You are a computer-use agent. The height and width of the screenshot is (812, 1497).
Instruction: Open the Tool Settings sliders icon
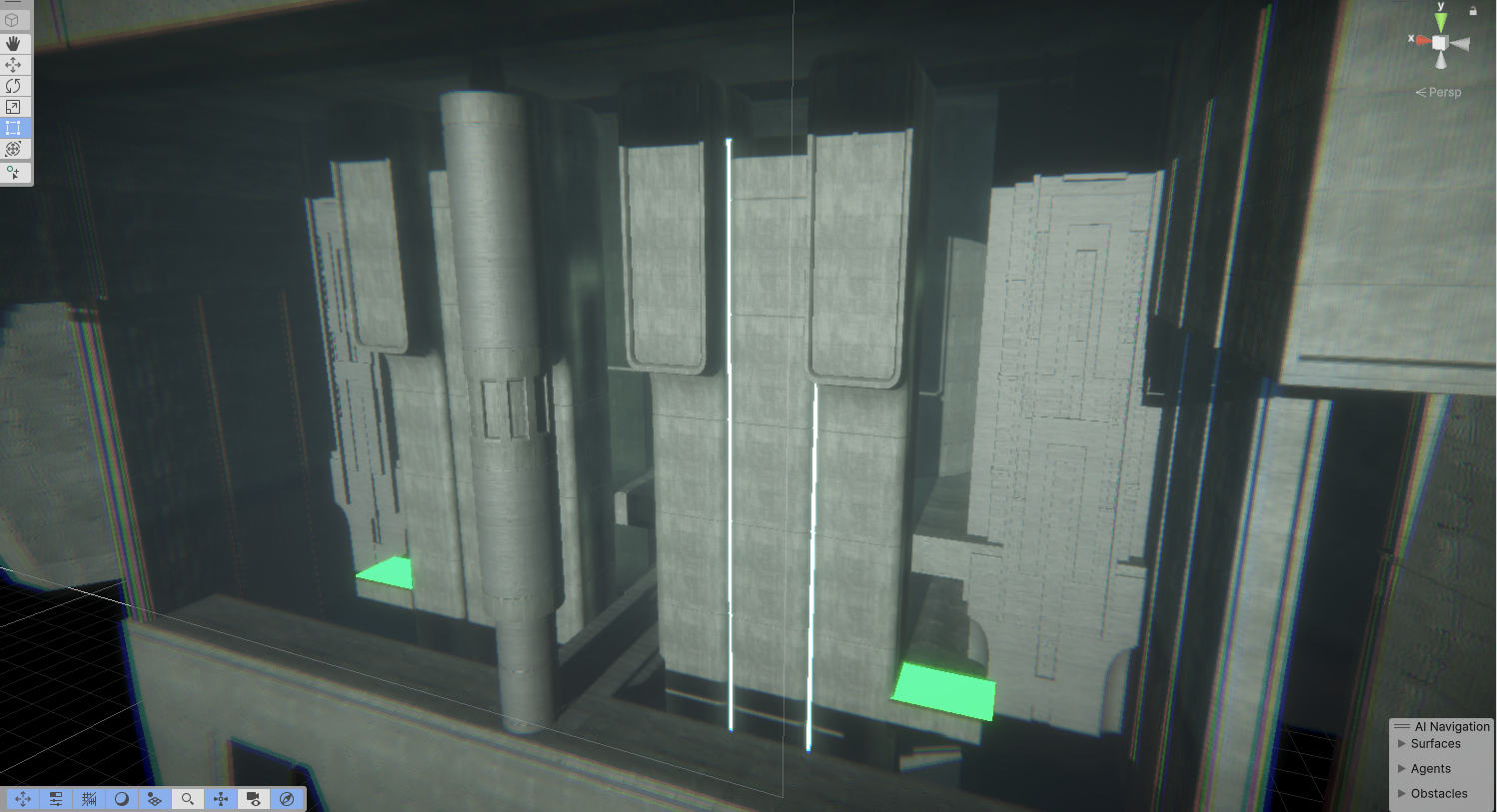[x=56, y=798]
